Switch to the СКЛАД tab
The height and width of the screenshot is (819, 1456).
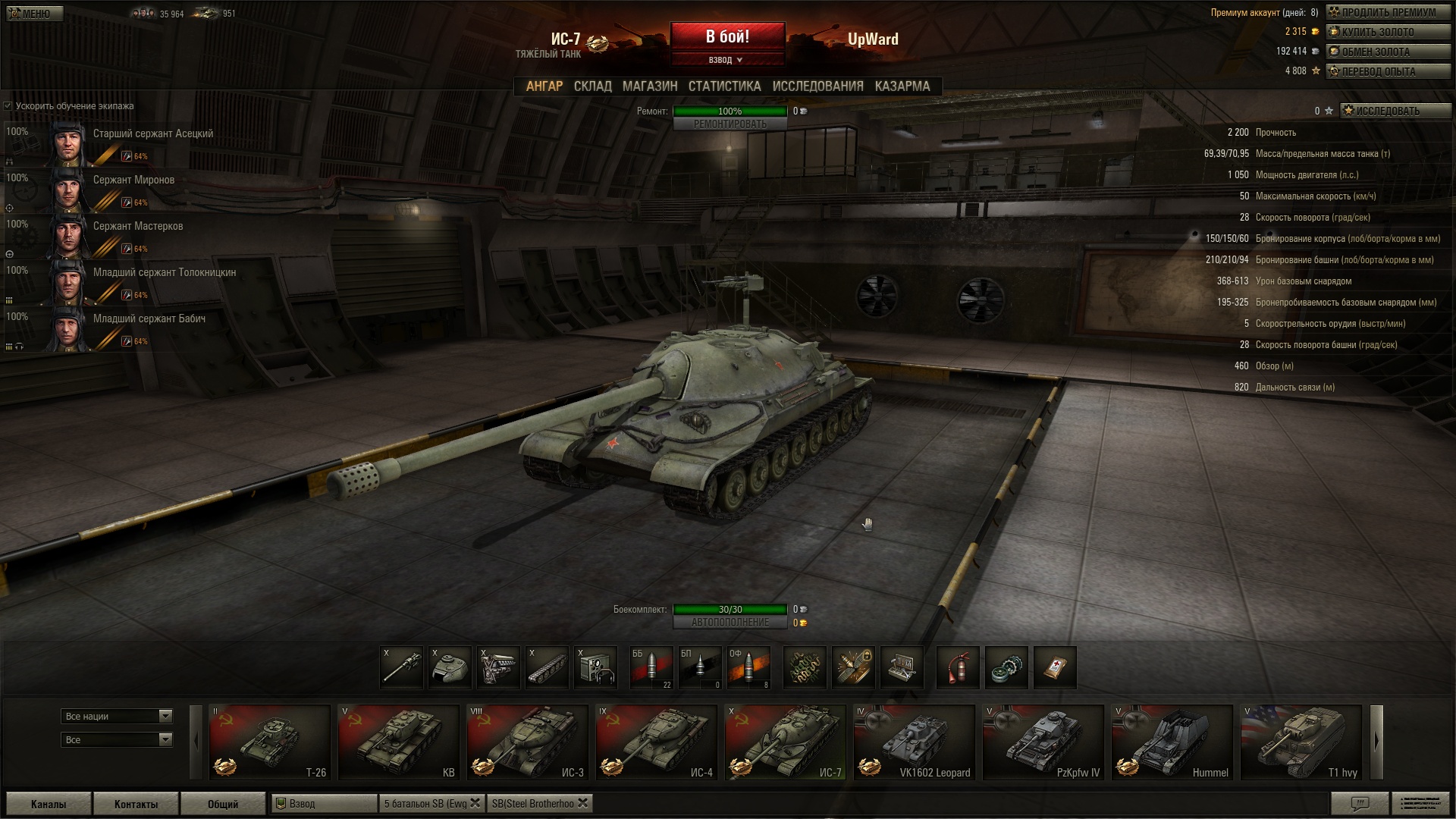(592, 86)
